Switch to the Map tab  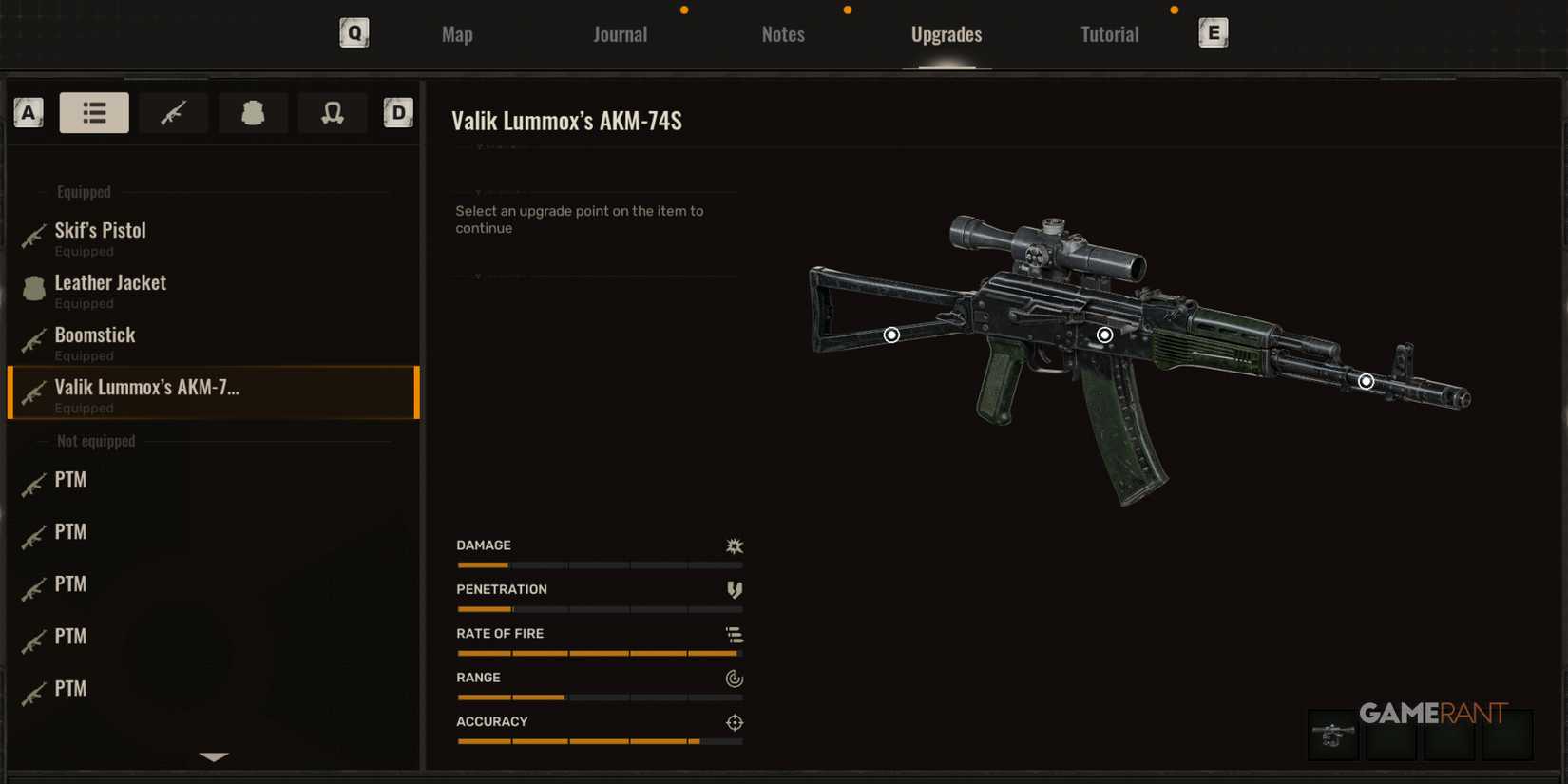[457, 33]
